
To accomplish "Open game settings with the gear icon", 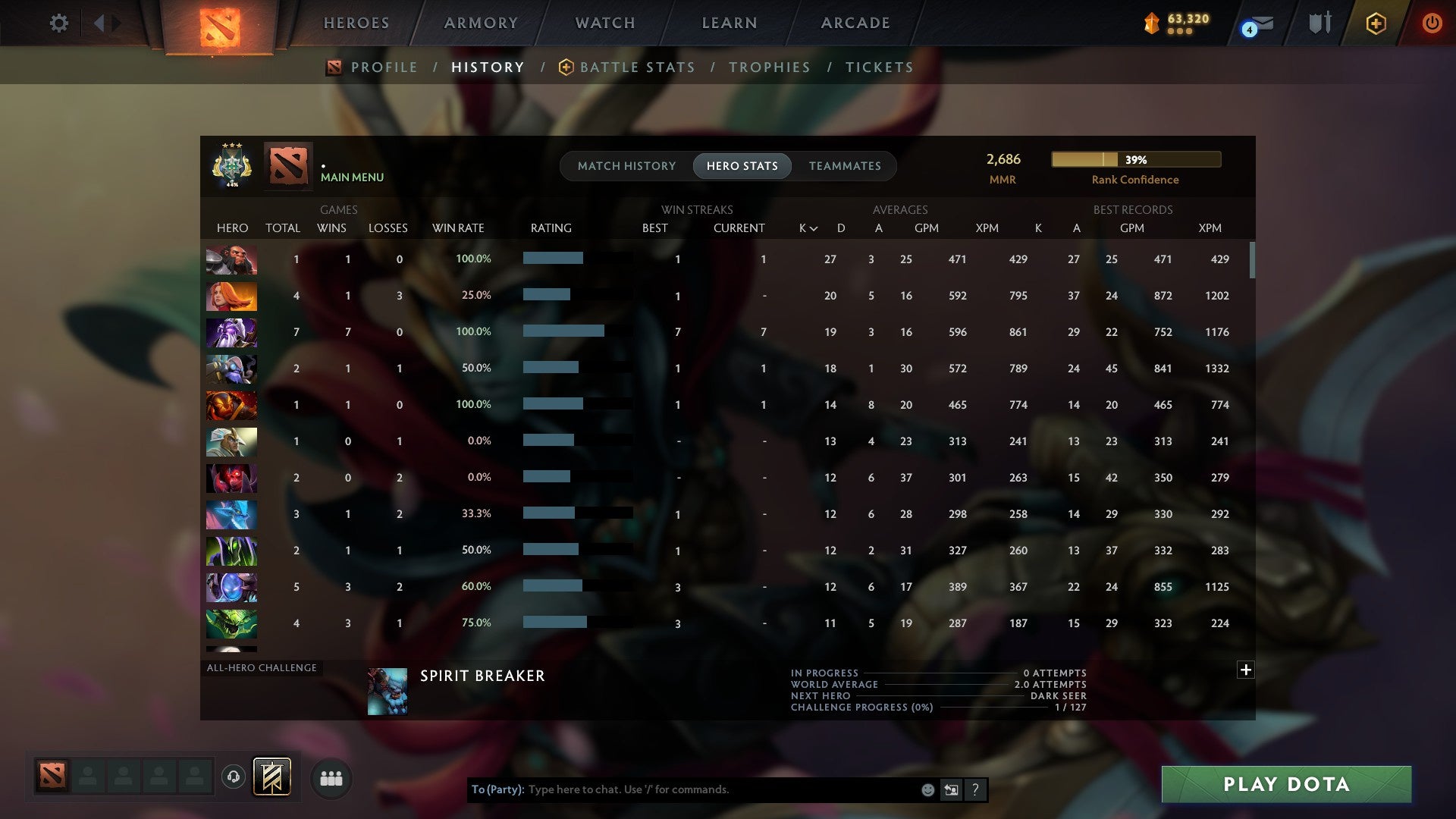I will tap(58, 23).
